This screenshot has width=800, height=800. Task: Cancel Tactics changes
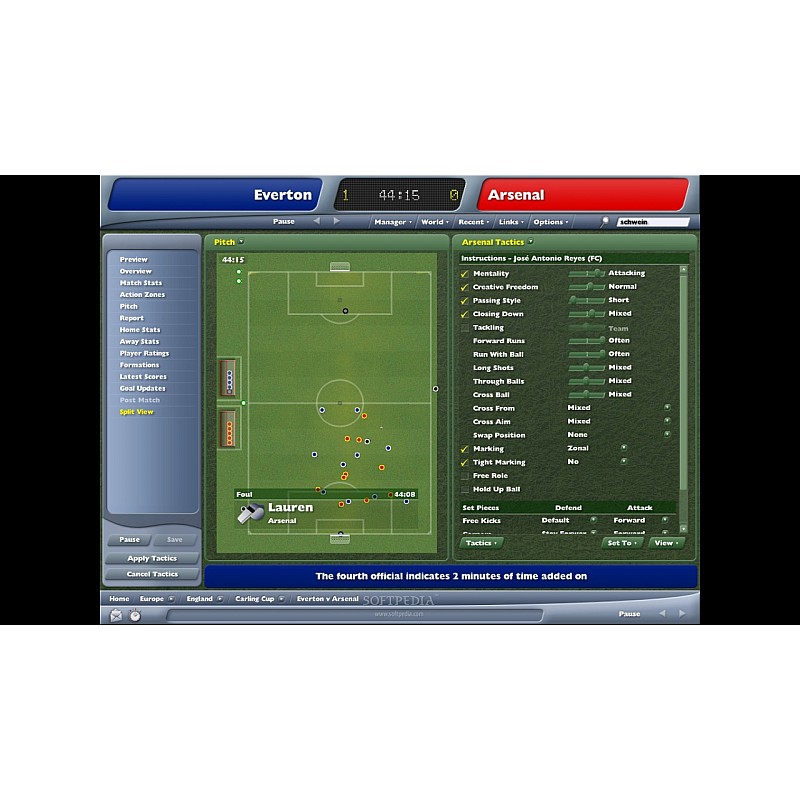point(152,574)
